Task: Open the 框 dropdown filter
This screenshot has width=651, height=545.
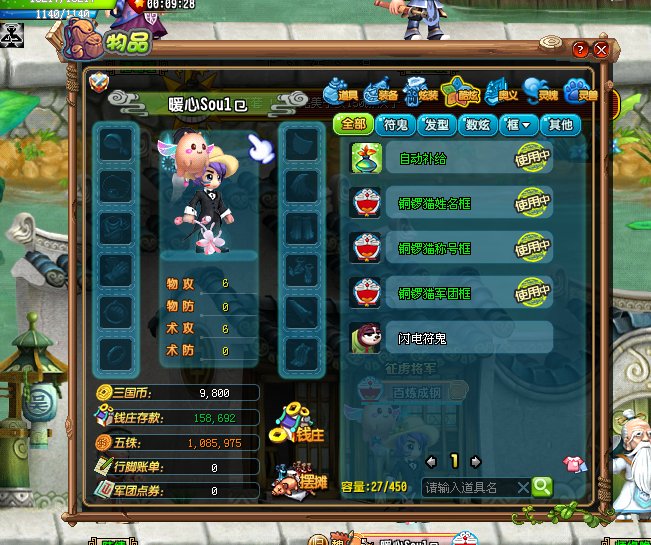Action: [518, 125]
